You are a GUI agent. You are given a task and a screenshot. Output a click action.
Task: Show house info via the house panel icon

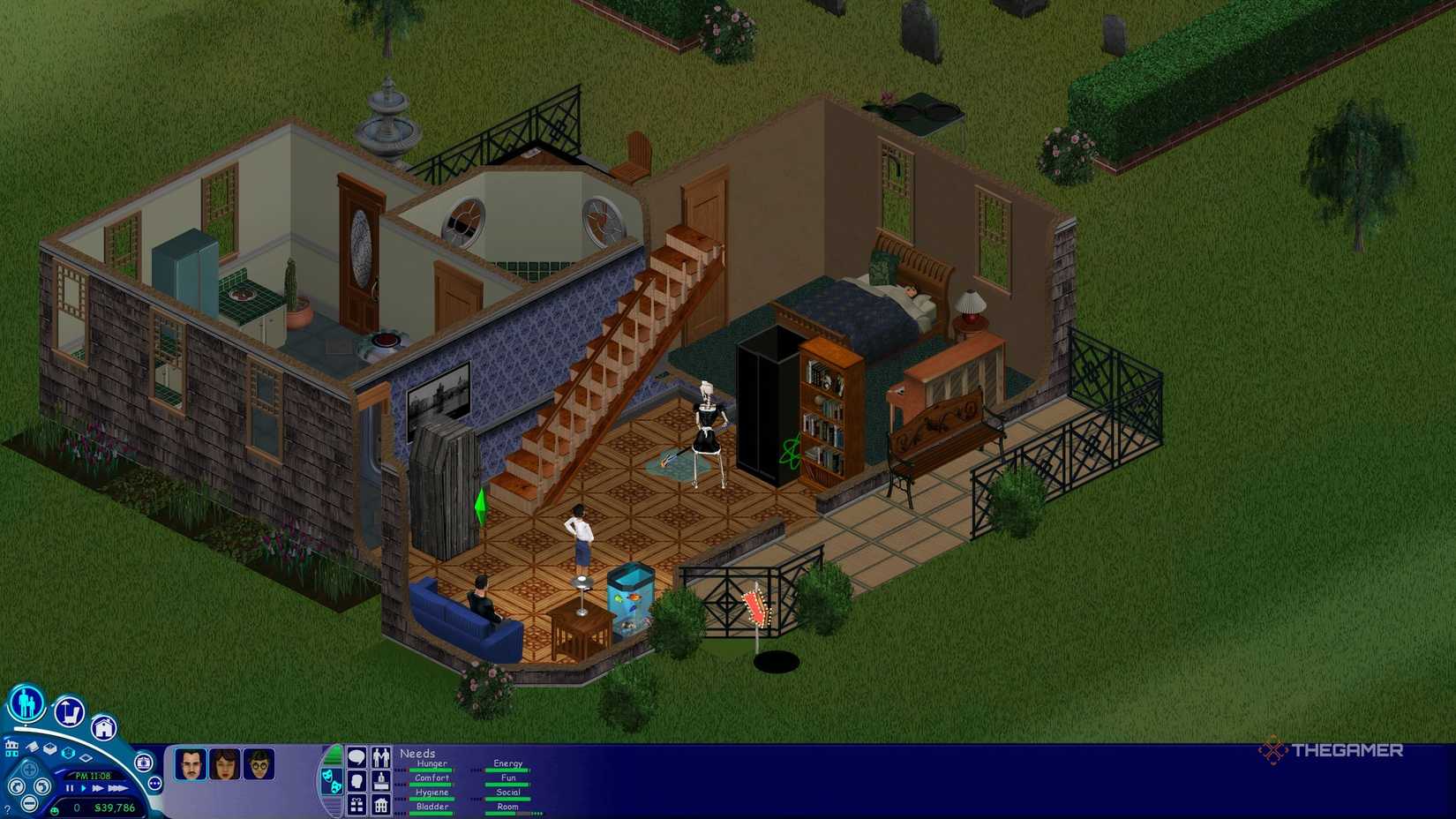pos(381,806)
